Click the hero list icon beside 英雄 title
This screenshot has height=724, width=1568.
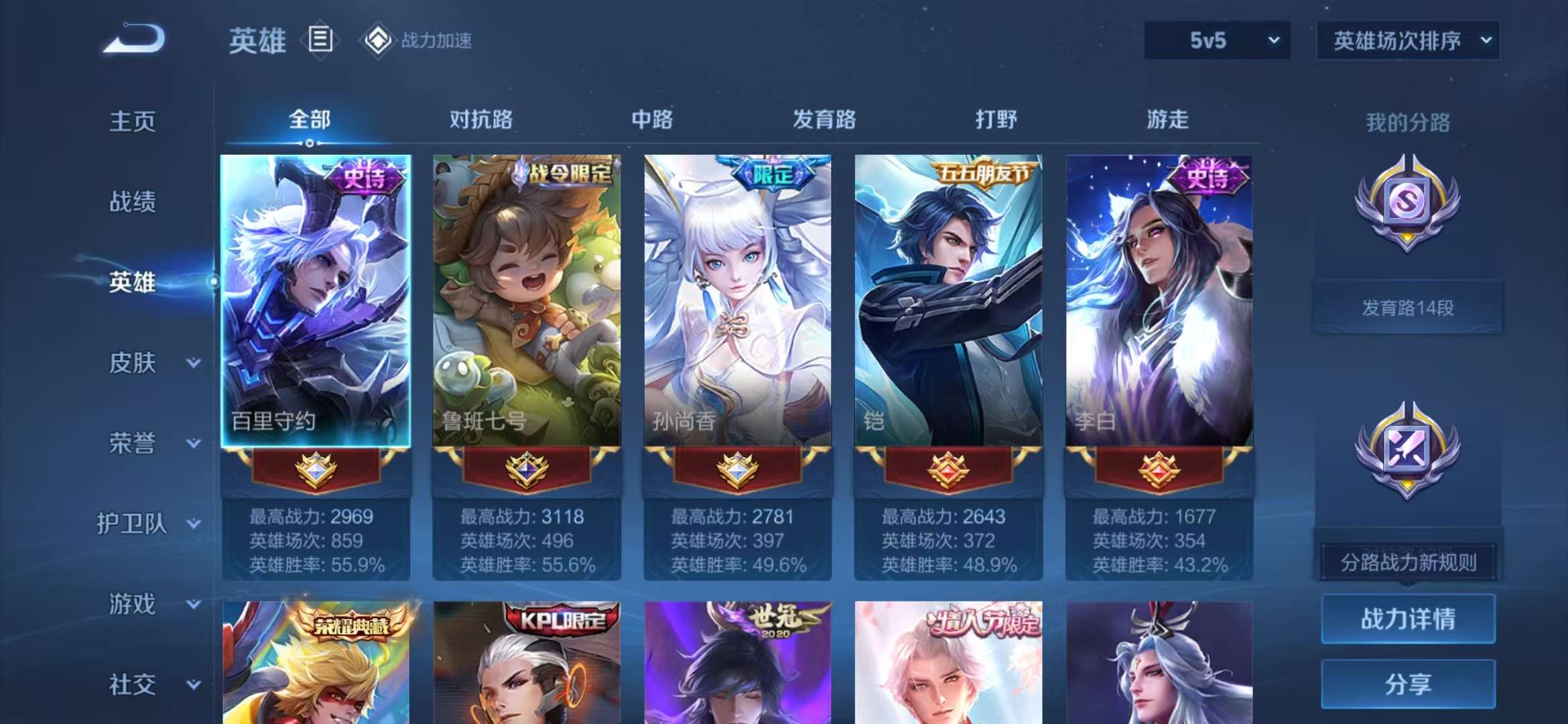point(320,40)
